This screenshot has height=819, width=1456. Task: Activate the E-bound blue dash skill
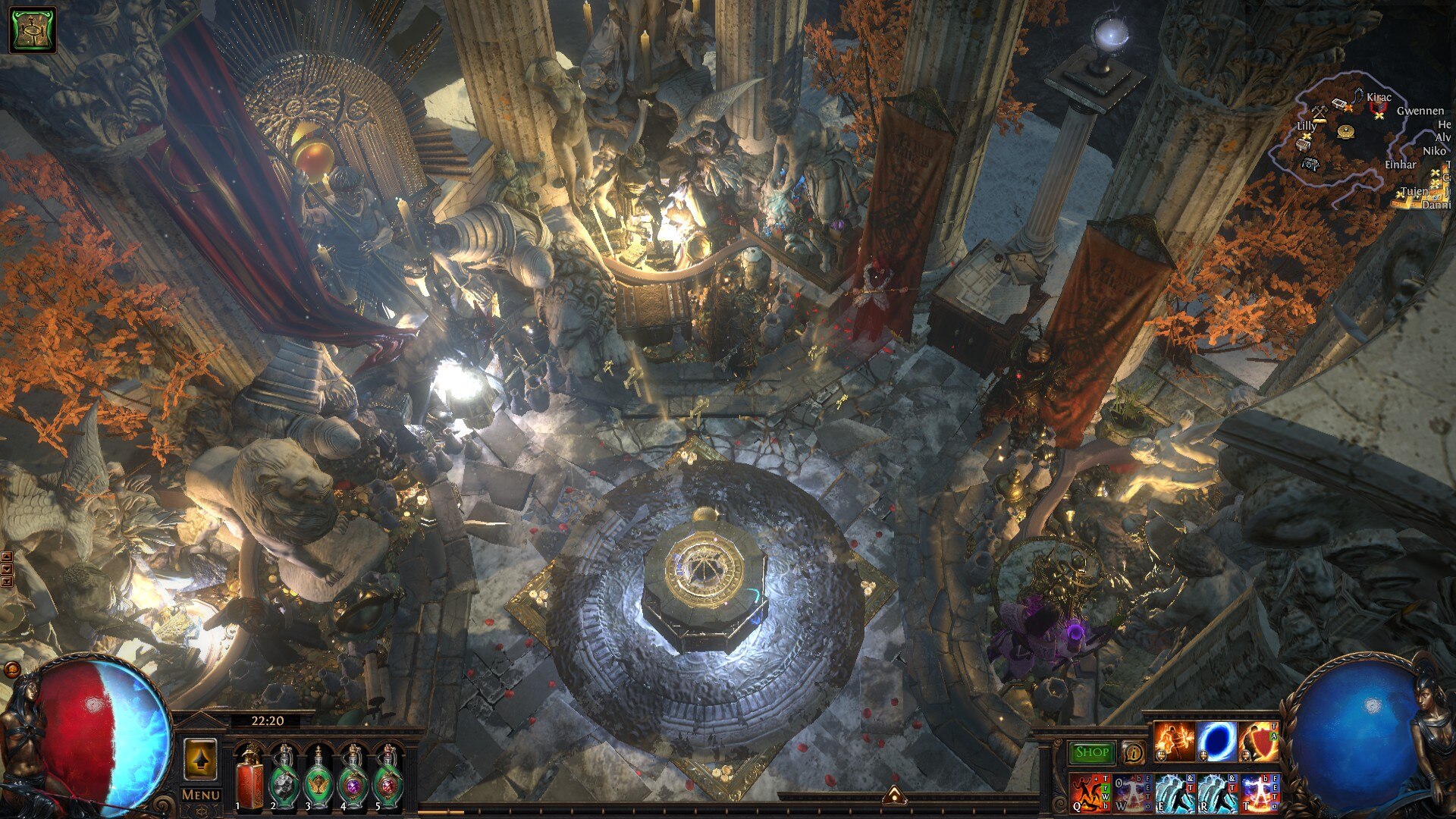1174,792
